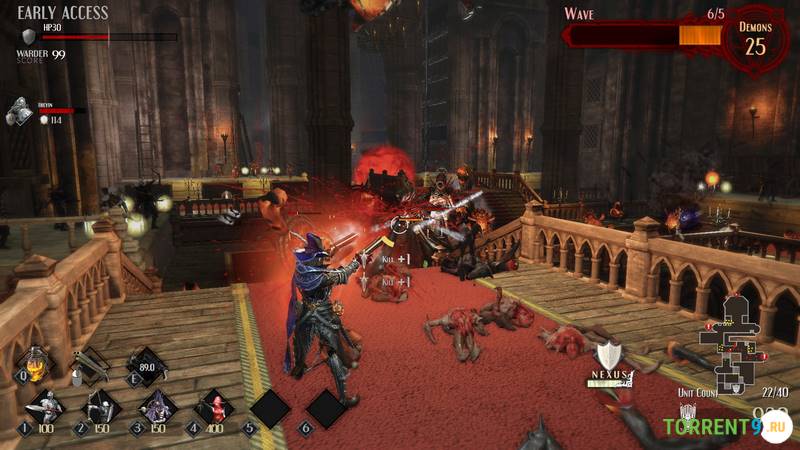Pick the red unit costing 400

coord(213,407)
